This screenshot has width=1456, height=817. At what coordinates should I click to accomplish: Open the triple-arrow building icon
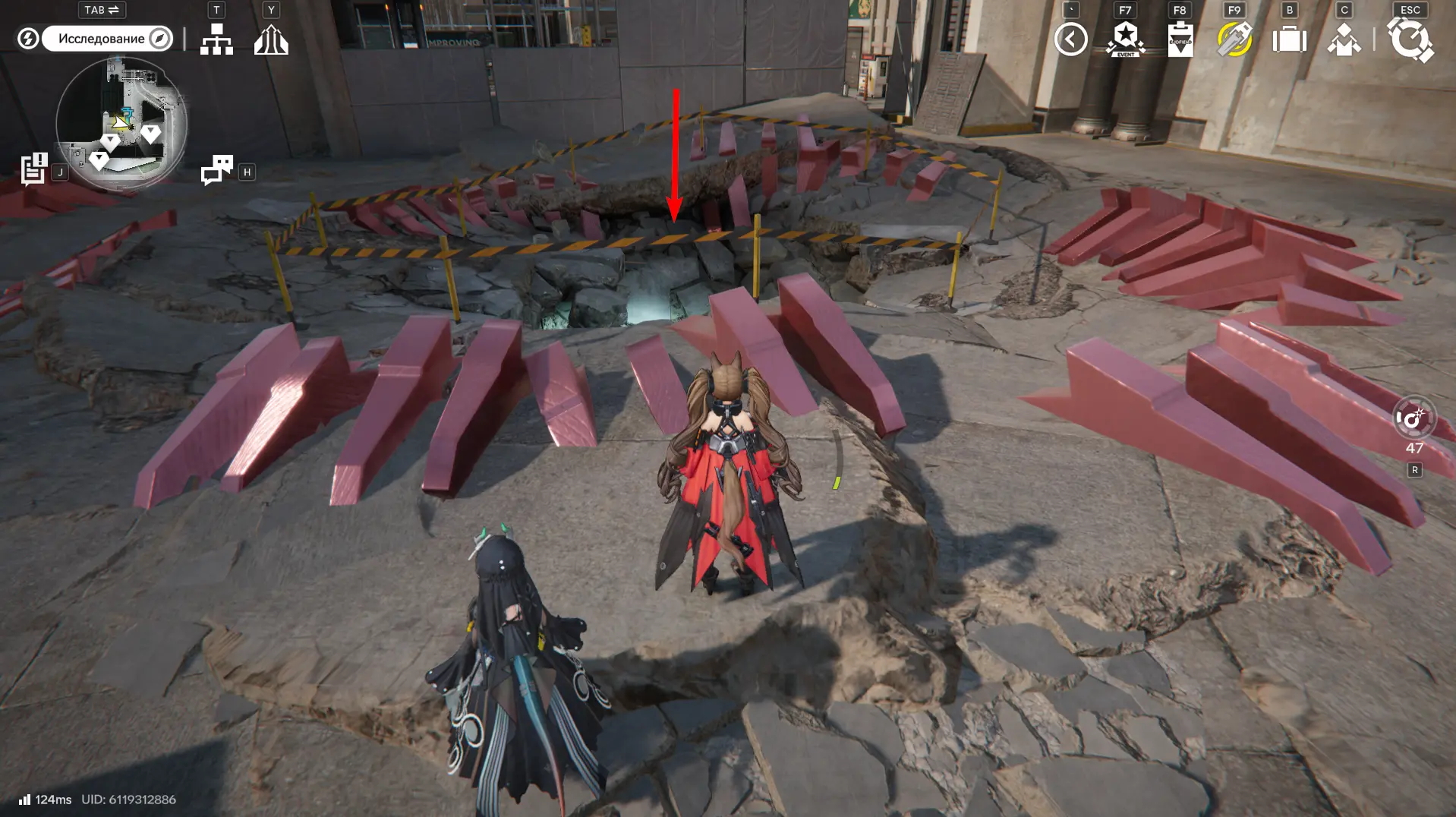271,39
